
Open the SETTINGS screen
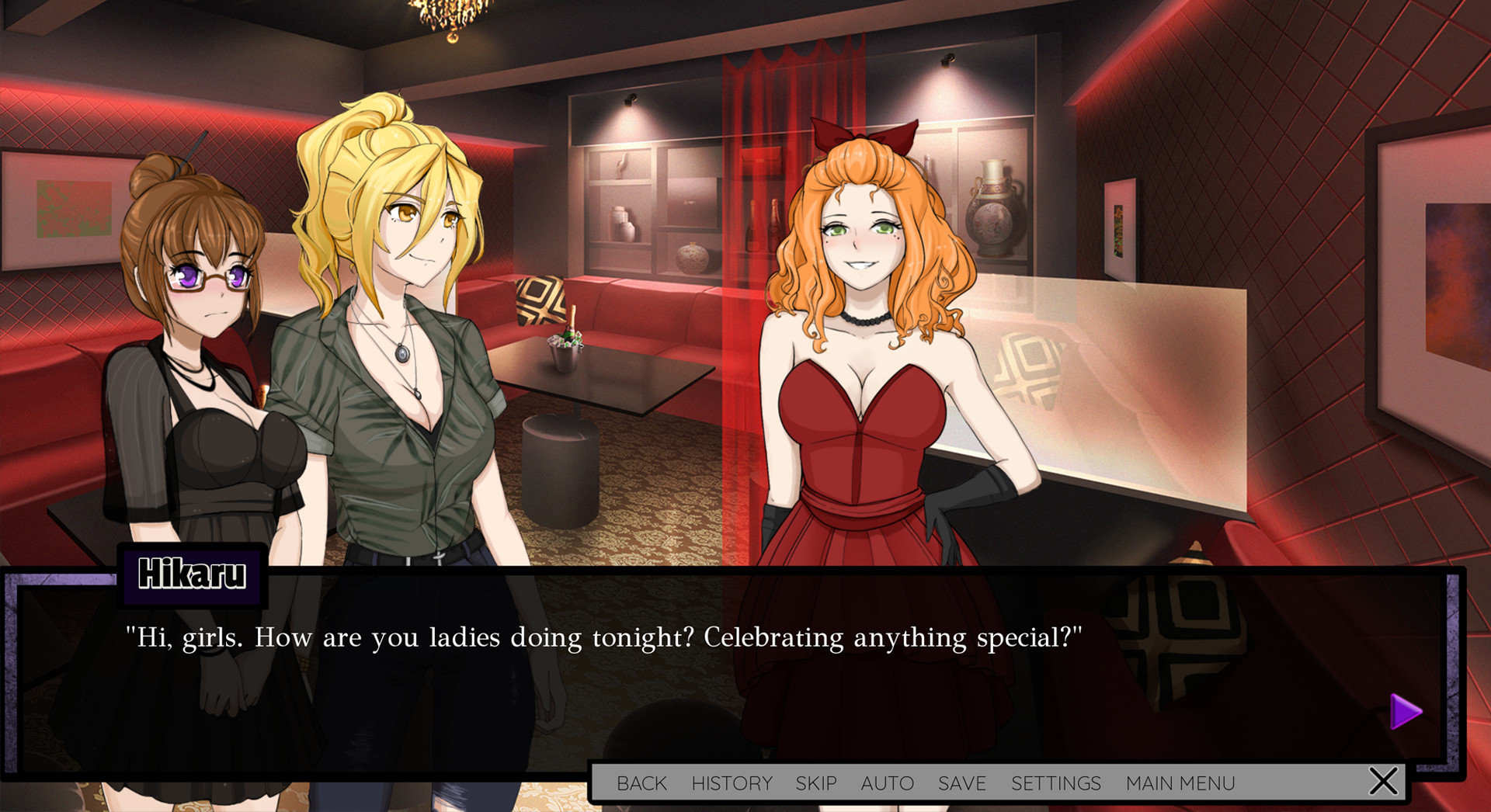pos(1055,783)
